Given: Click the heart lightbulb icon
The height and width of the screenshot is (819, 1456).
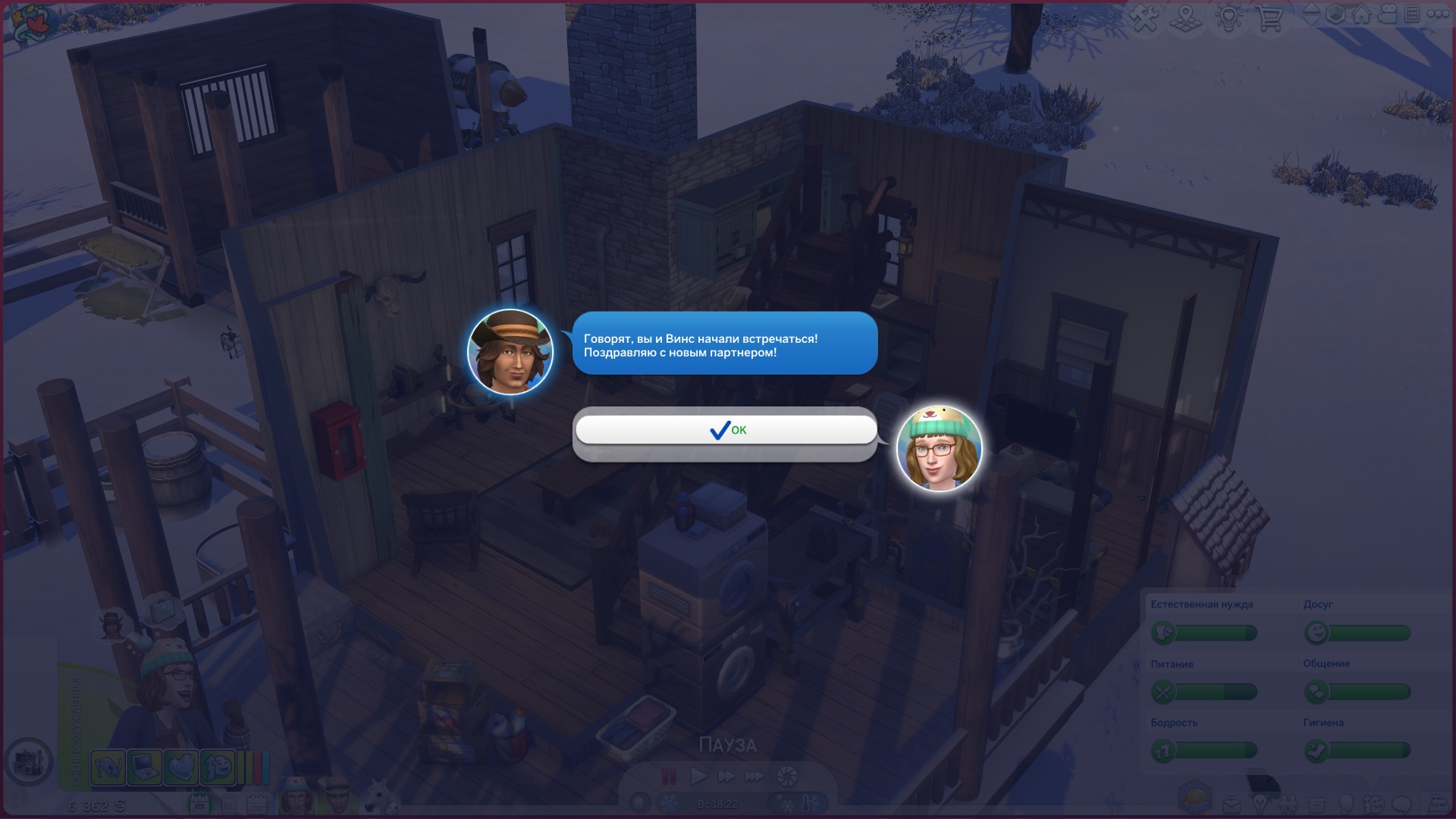Looking at the screenshot, I should [x=1228, y=17].
